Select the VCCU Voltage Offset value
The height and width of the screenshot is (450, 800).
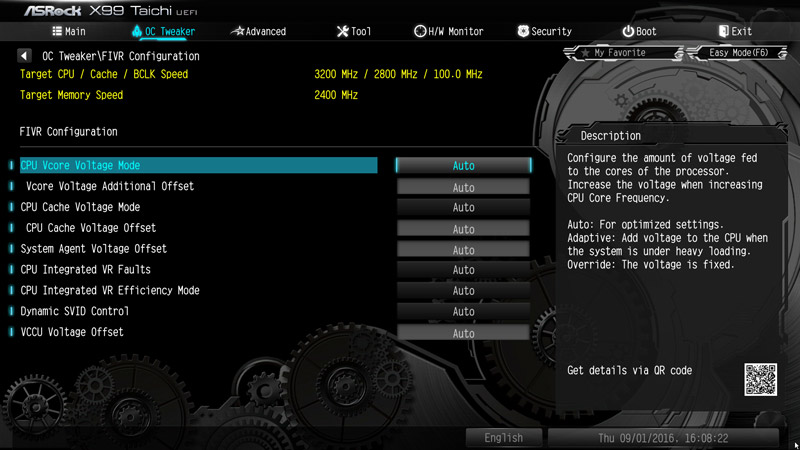coord(463,333)
